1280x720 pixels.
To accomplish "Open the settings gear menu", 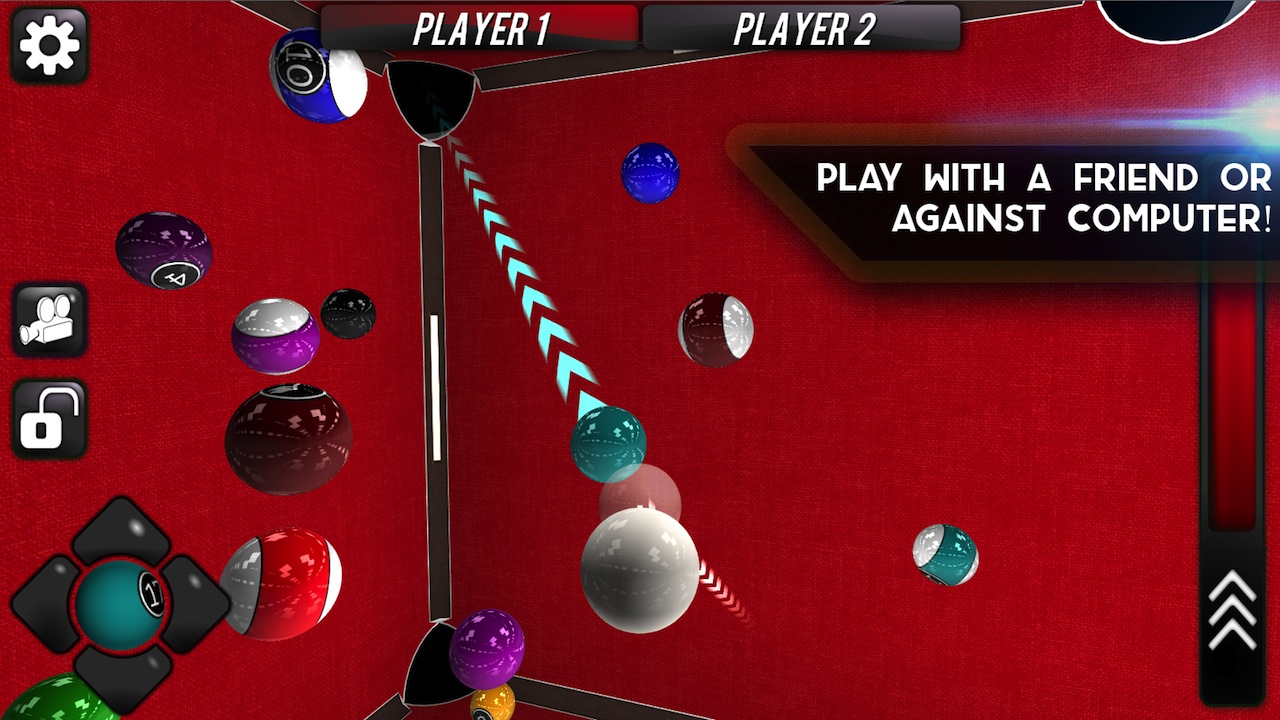I will point(49,46).
